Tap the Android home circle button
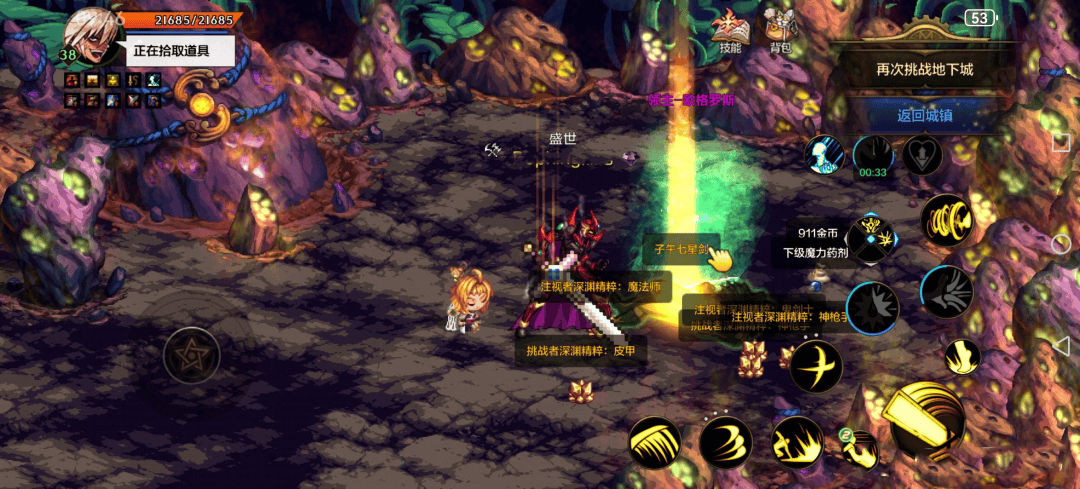Image resolution: width=1080 pixels, height=489 pixels. click(1061, 244)
